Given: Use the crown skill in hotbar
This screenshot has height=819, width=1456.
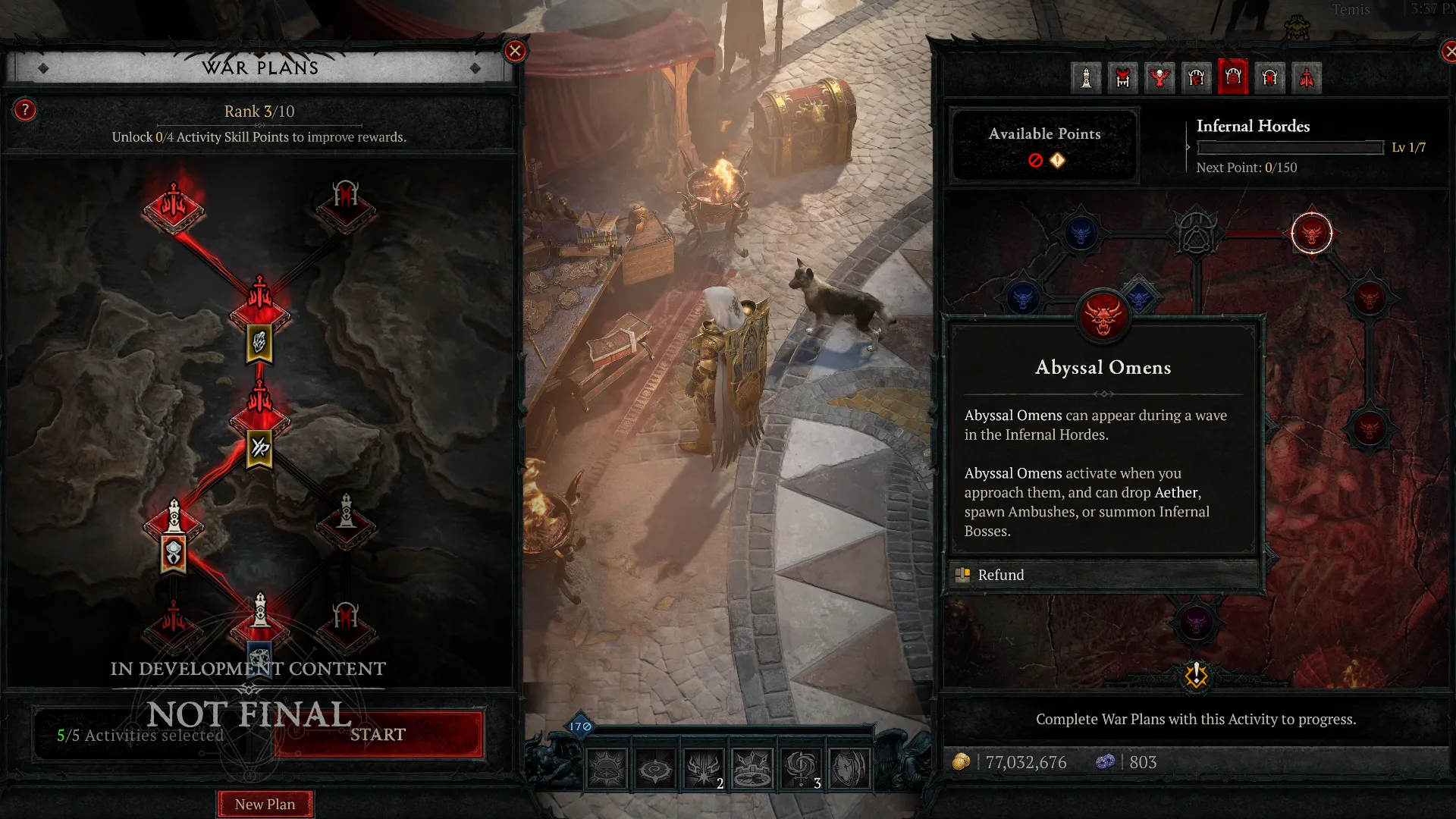Looking at the screenshot, I should (752, 769).
